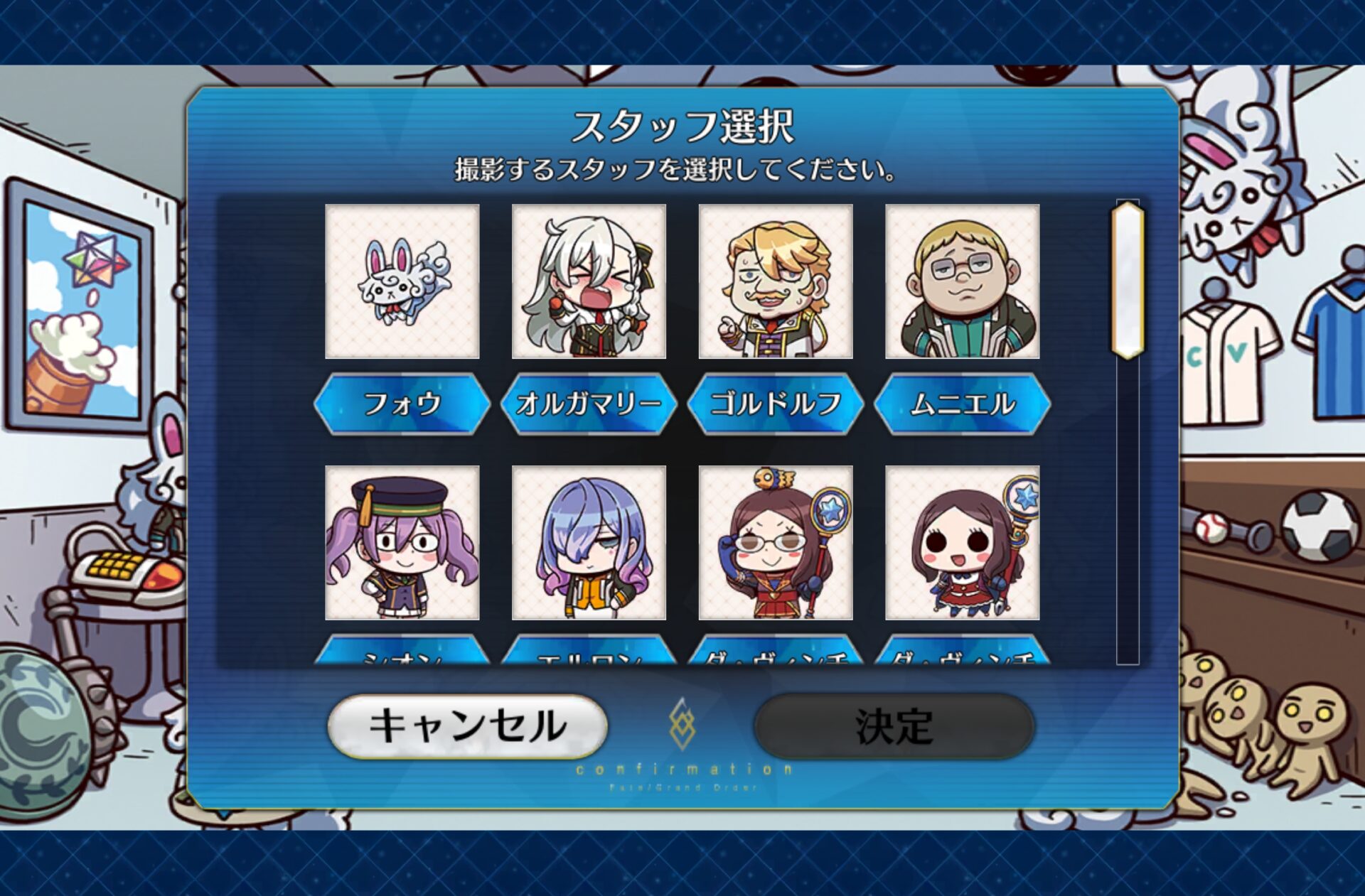Select the small Da Vinci portrait
This screenshot has width=1365, height=896.
[962, 543]
